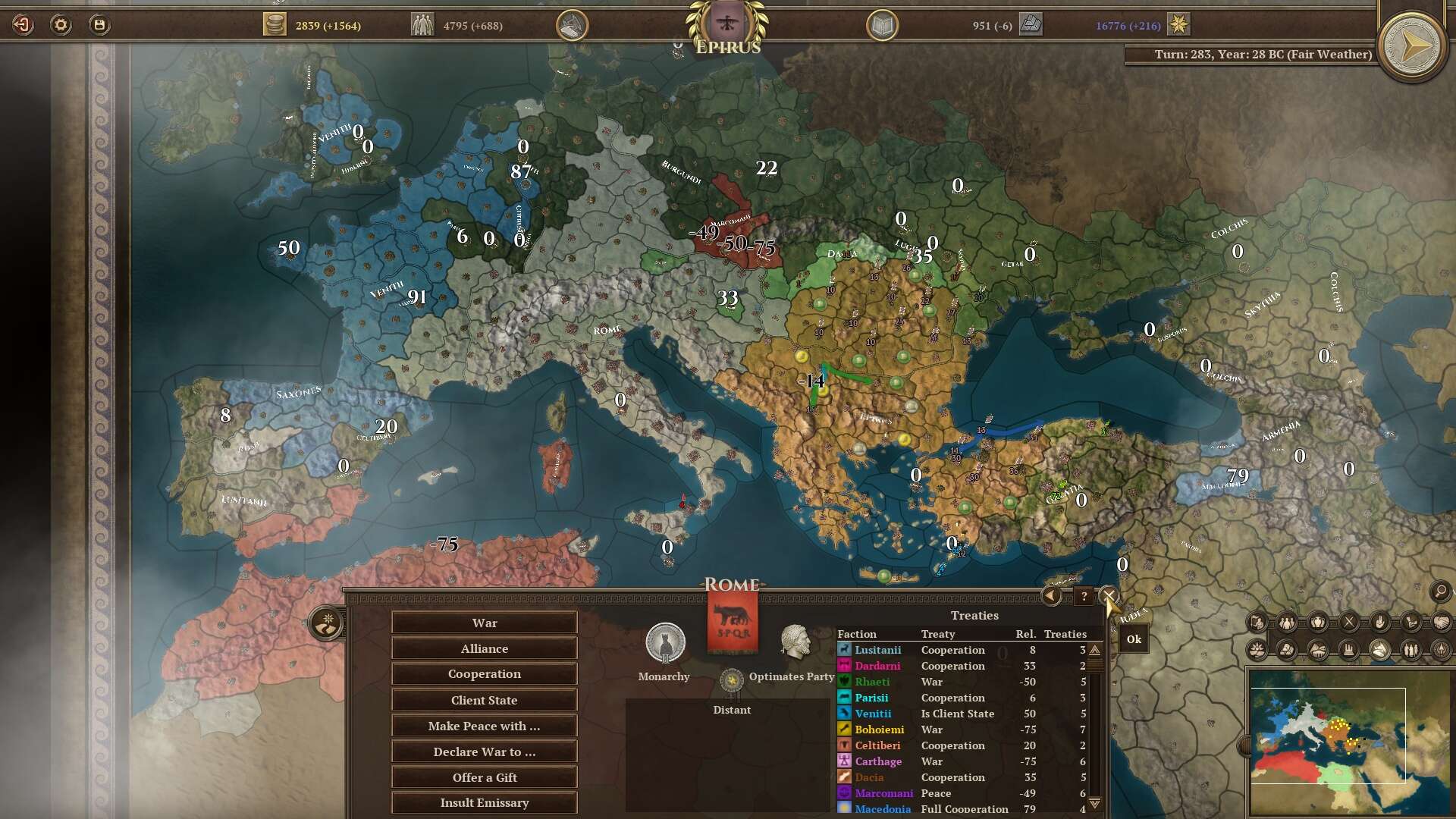Open the magnifying glass search button
This screenshot has width=1456, height=819.
tap(1440, 591)
